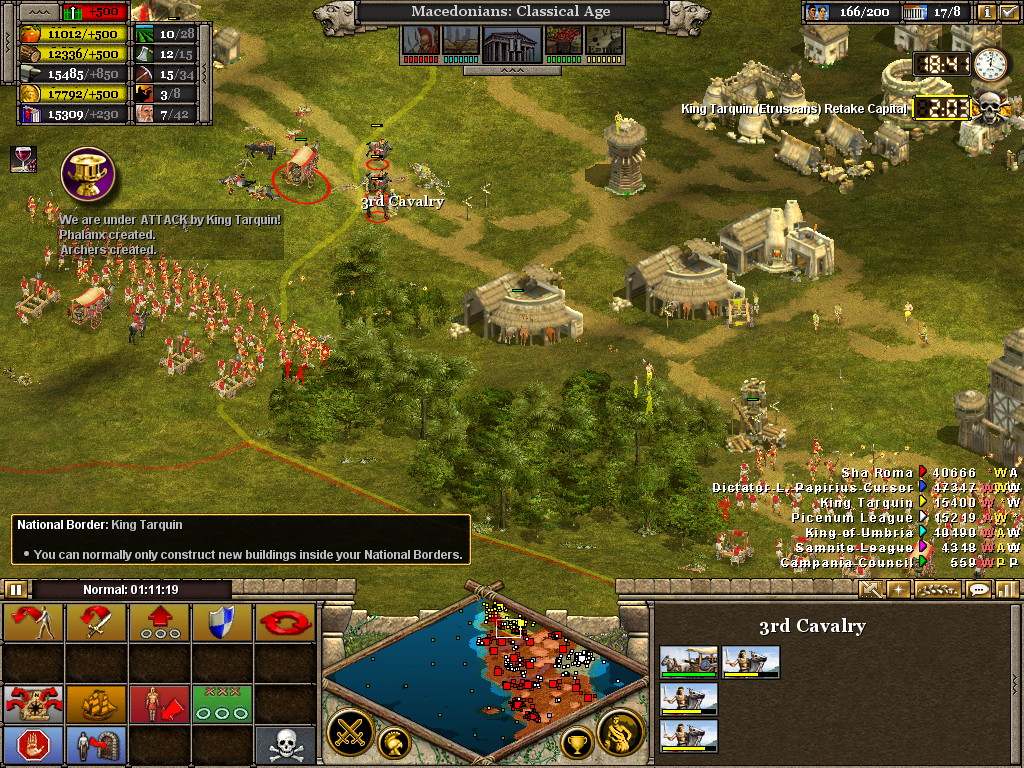
Task: Select the green XXX formation command
Action: click(x=222, y=704)
